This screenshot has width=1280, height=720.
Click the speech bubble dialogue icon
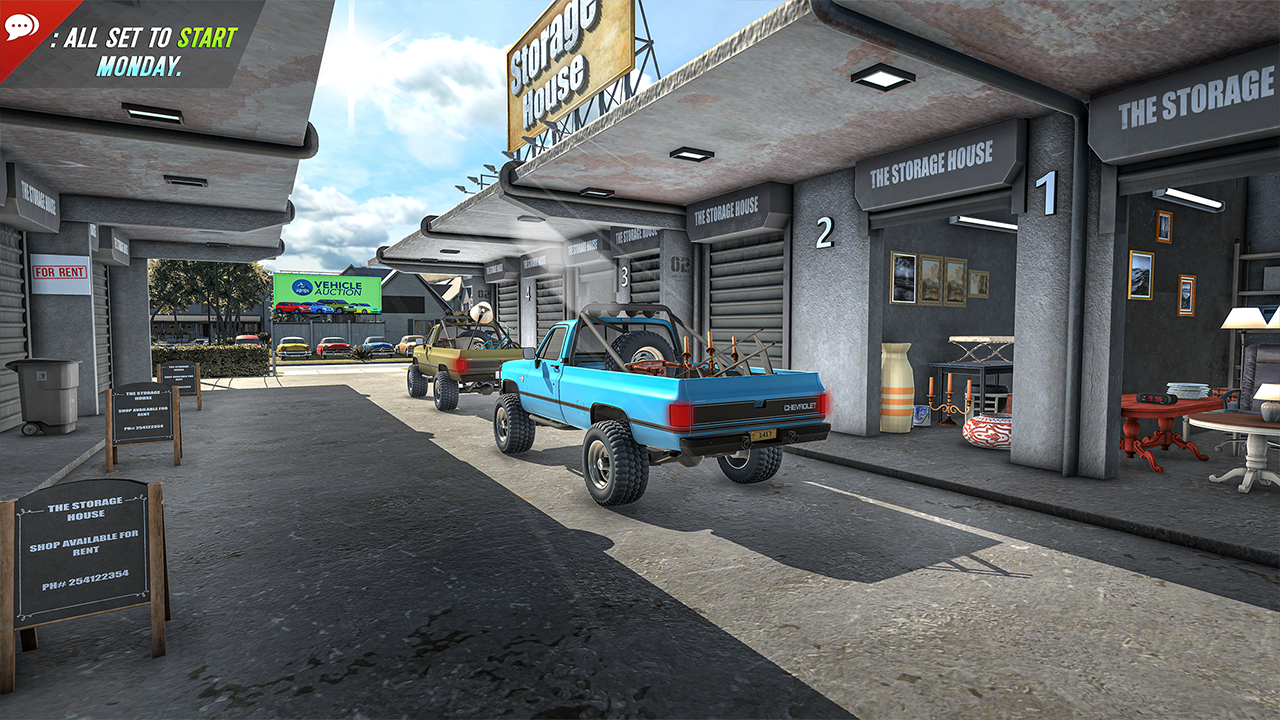point(21,26)
